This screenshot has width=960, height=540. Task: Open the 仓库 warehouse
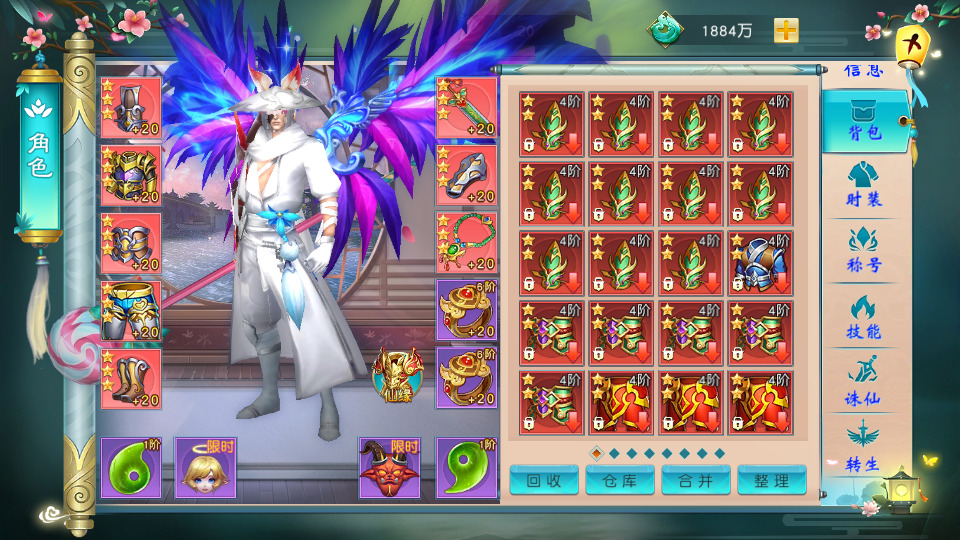620,480
